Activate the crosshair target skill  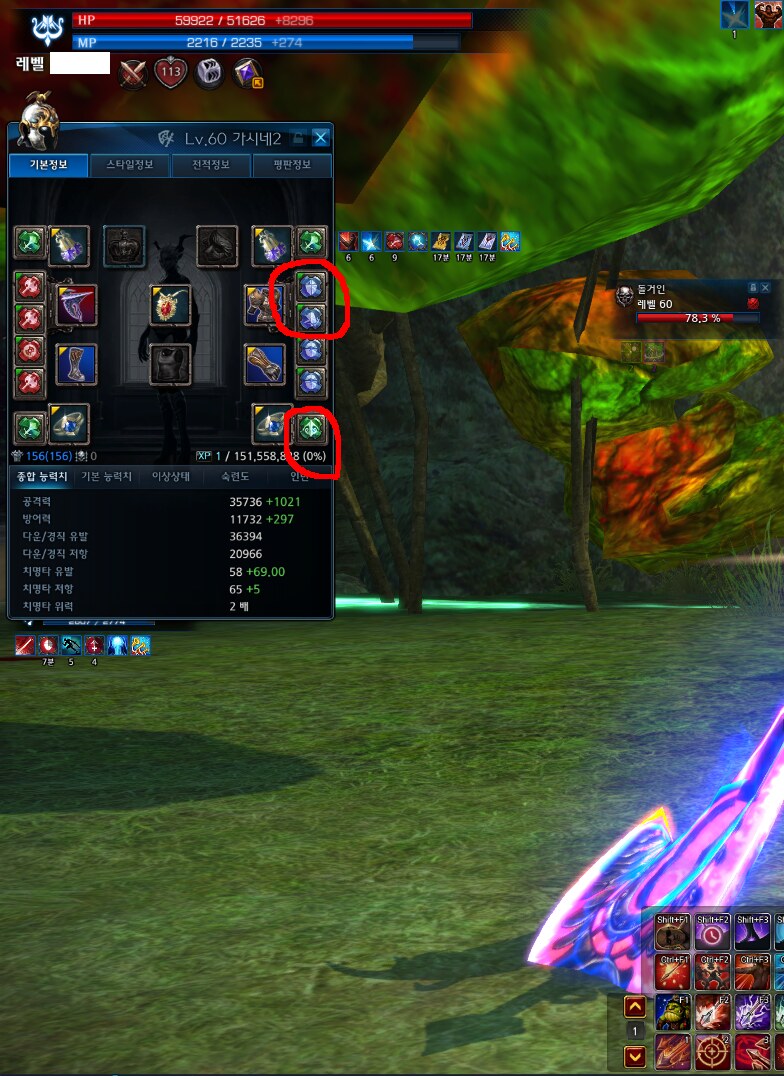point(711,1053)
